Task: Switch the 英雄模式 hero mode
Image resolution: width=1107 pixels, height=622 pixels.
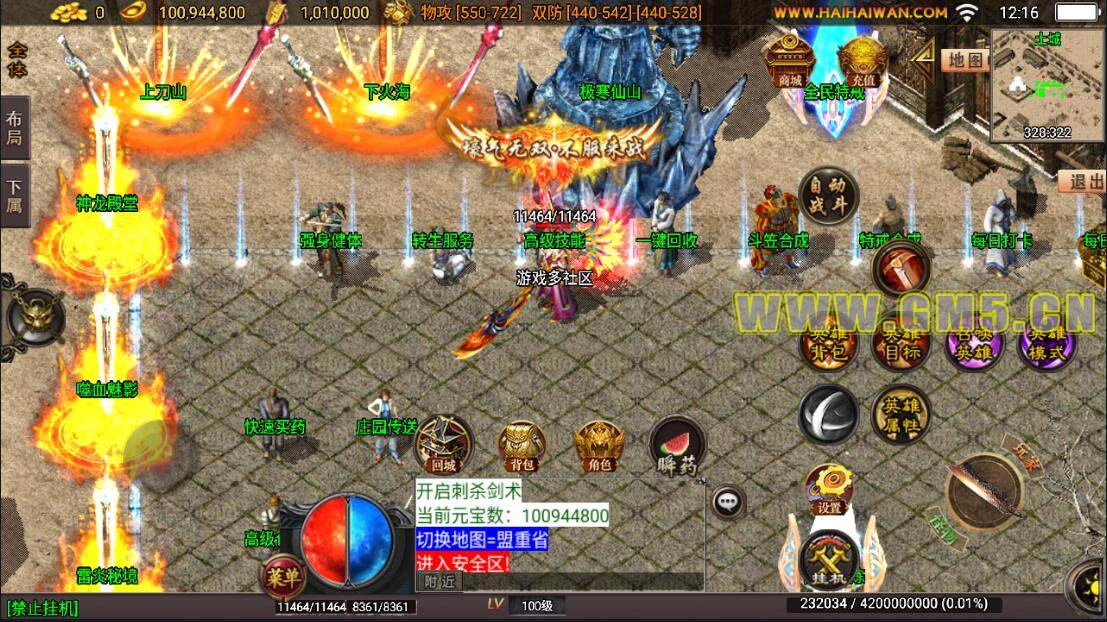Action: click(1047, 343)
